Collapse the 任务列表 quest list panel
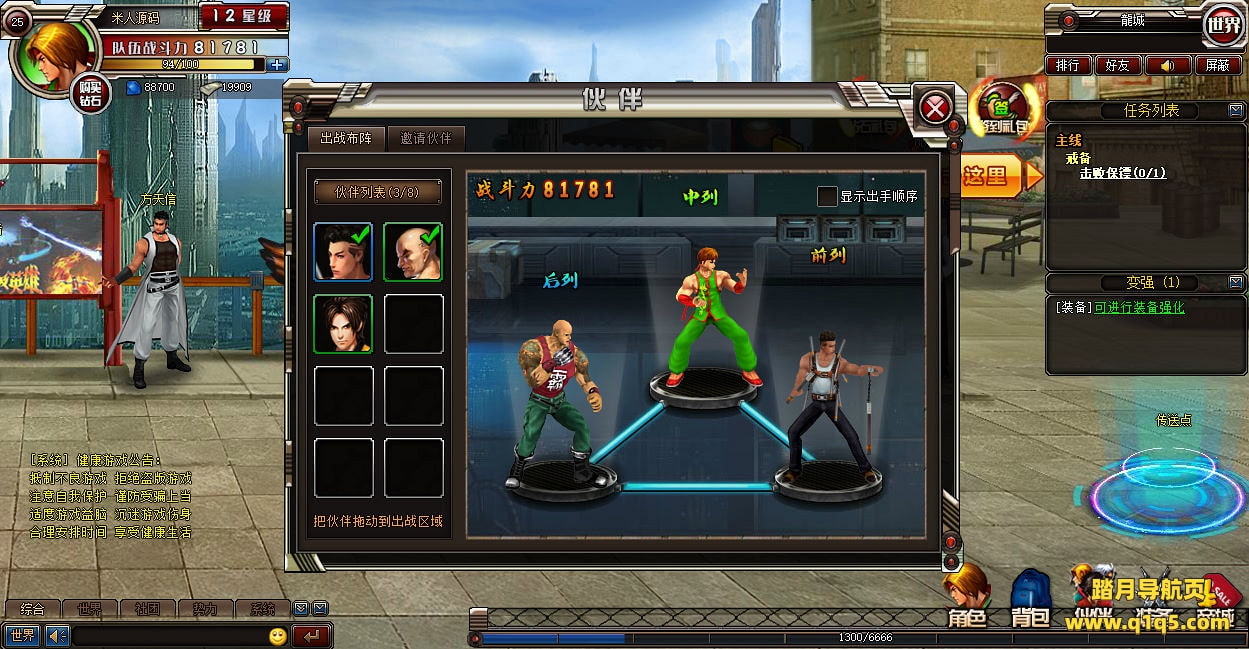This screenshot has height=649, width=1249. [1236, 111]
